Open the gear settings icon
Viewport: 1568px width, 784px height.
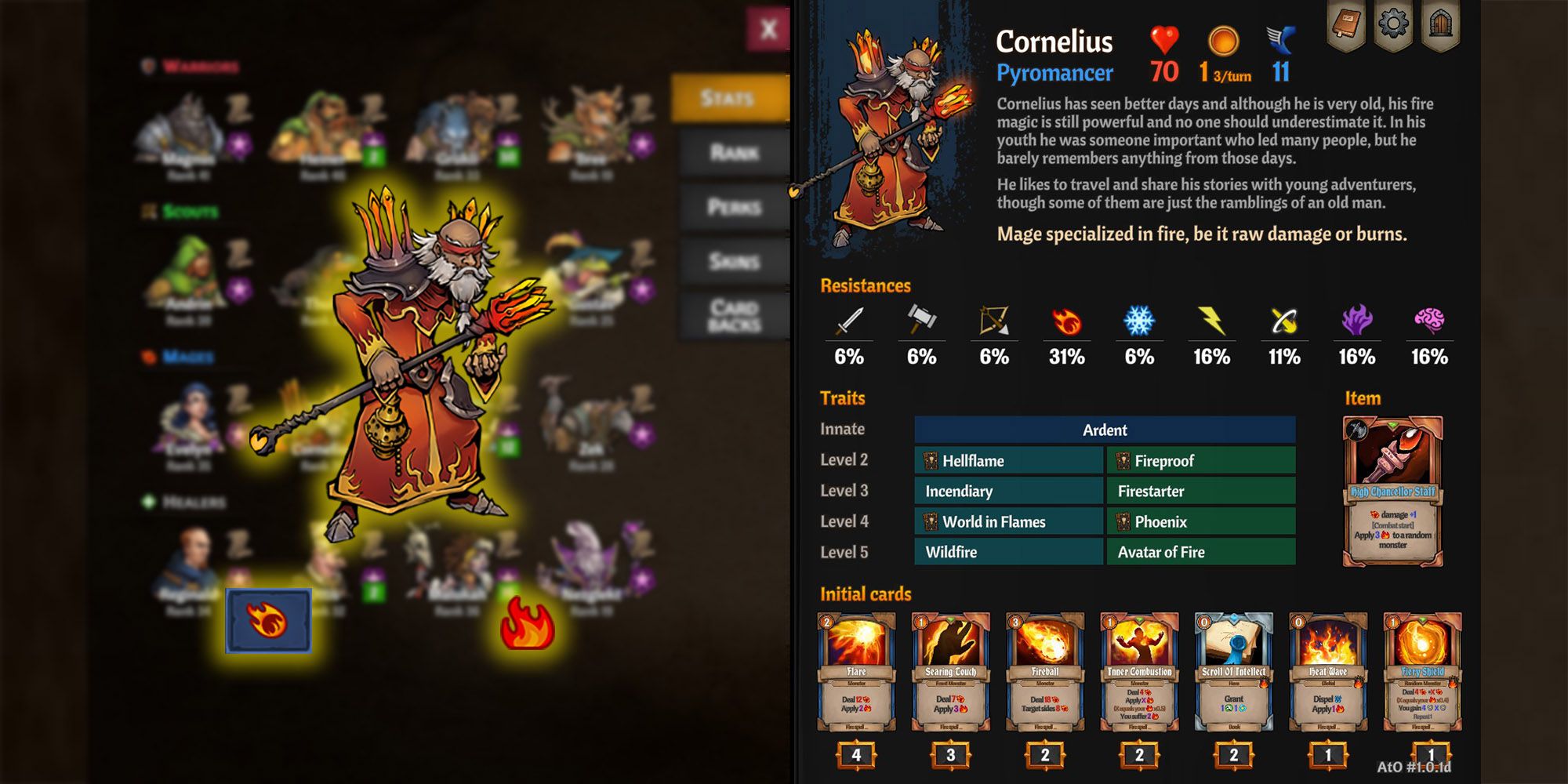coord(1393,25)
